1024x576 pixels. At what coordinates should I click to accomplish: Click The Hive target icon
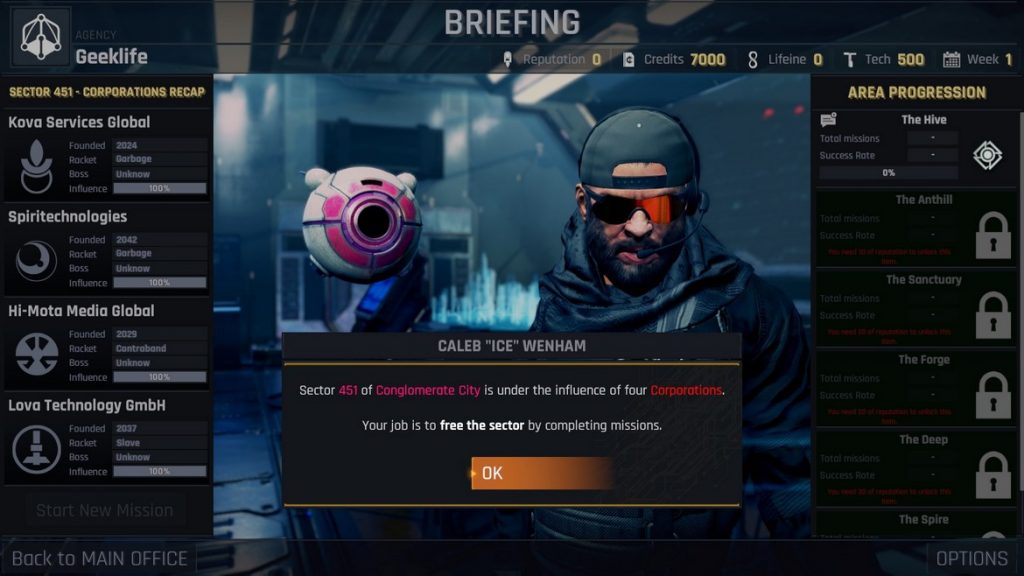pos(987,155)
